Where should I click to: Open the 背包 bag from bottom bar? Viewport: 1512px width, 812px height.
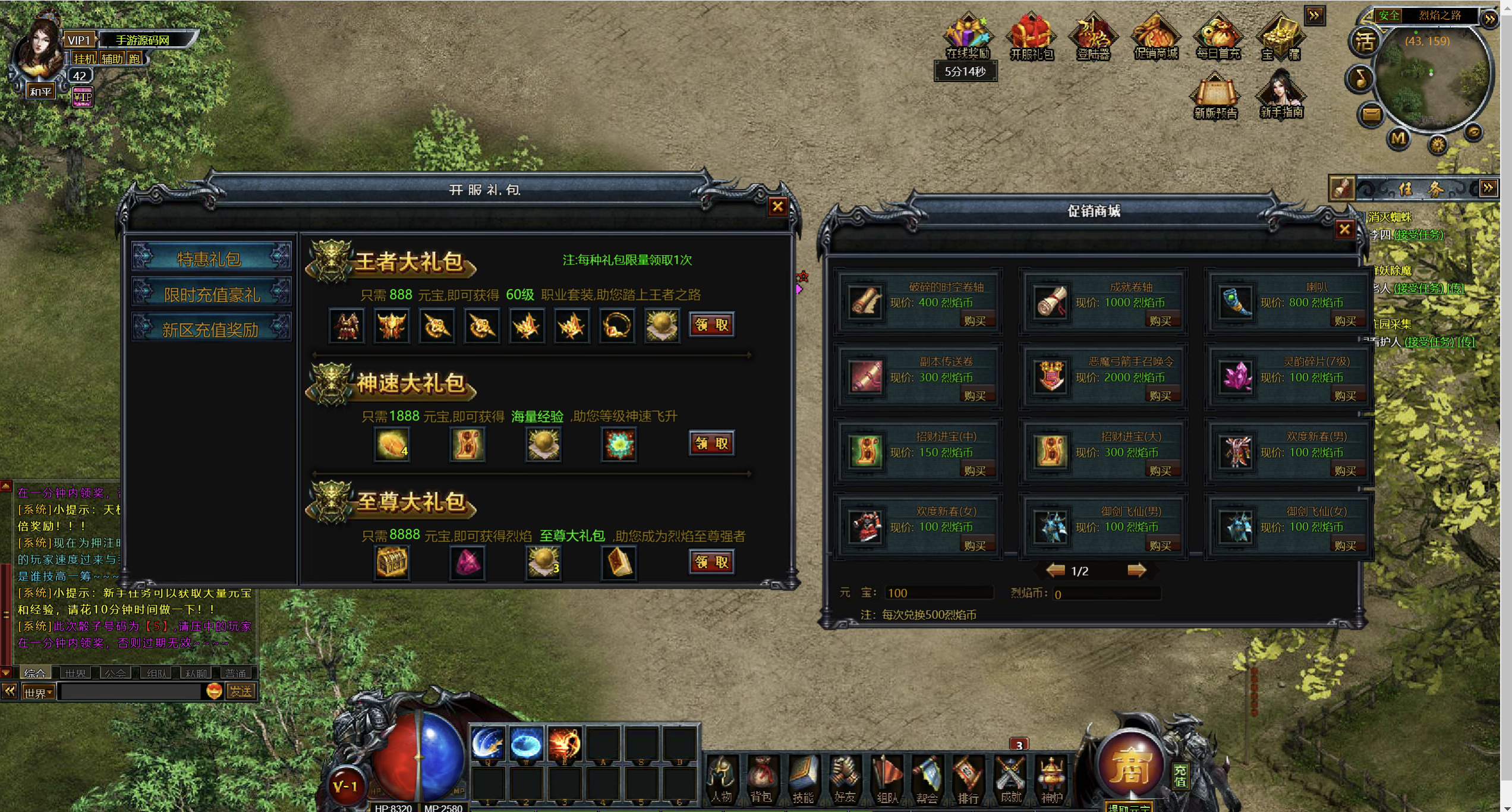tap(761, 779)
